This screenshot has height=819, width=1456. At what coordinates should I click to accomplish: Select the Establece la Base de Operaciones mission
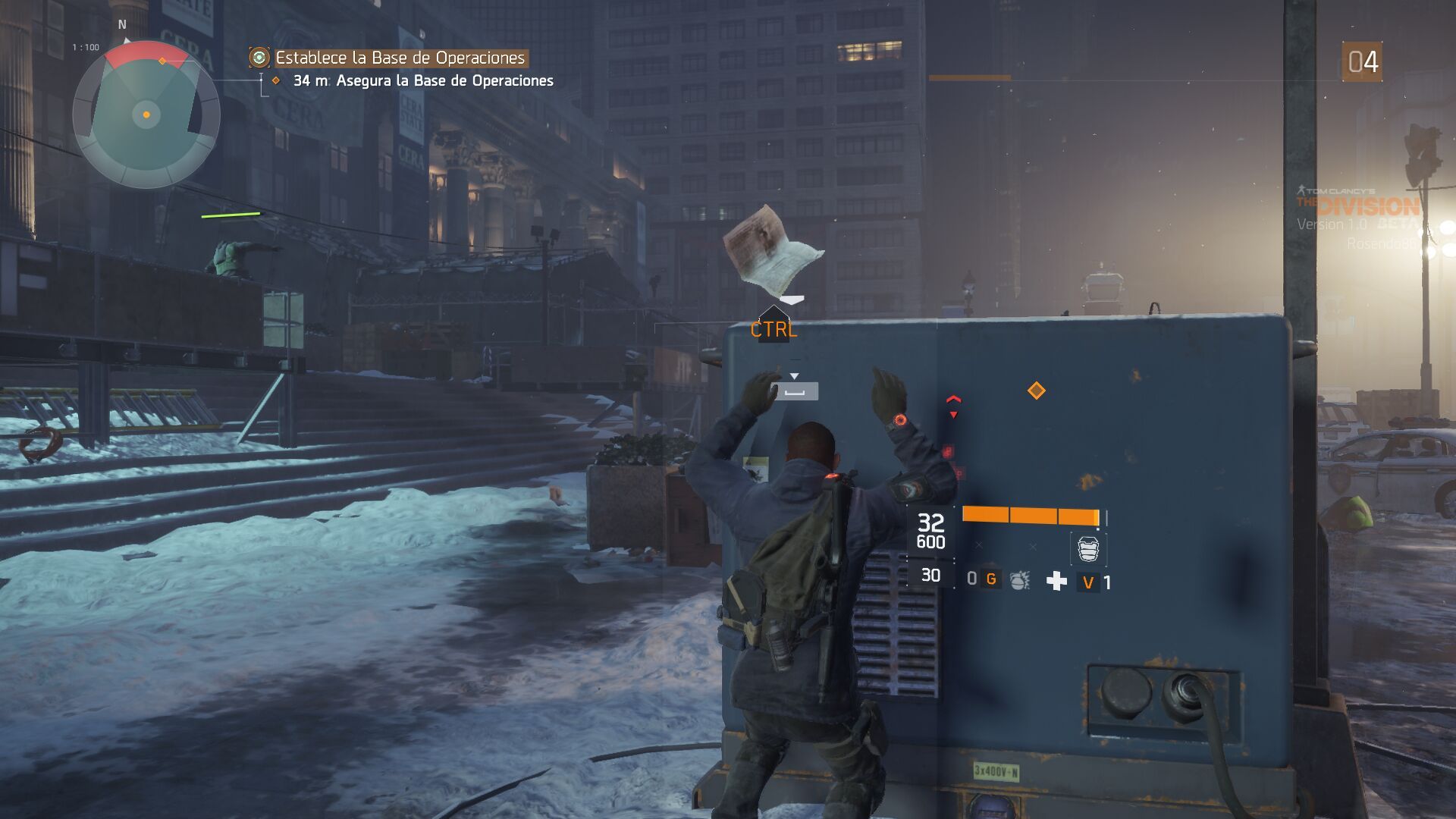400,58
